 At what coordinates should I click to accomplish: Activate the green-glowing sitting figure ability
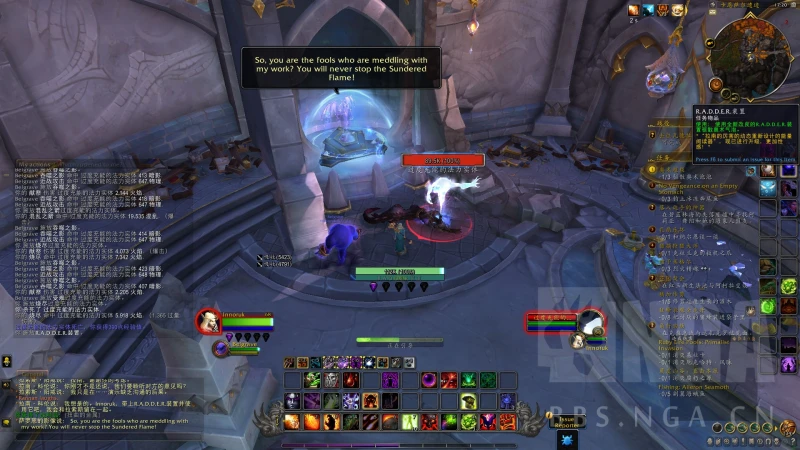(467, 402)
